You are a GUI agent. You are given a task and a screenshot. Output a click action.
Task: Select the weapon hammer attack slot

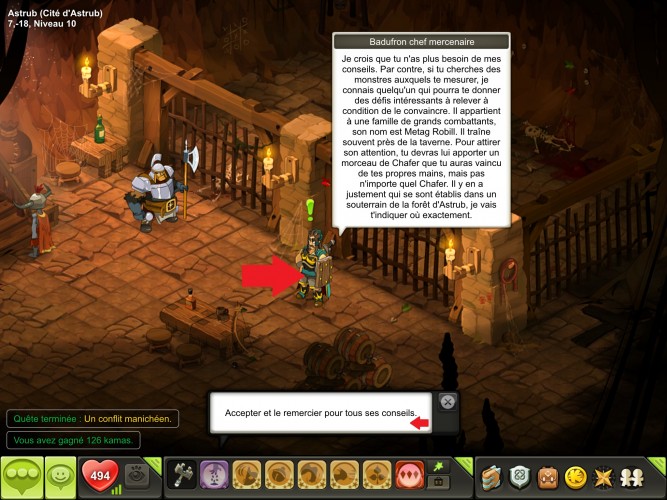(x=183, y=475)
